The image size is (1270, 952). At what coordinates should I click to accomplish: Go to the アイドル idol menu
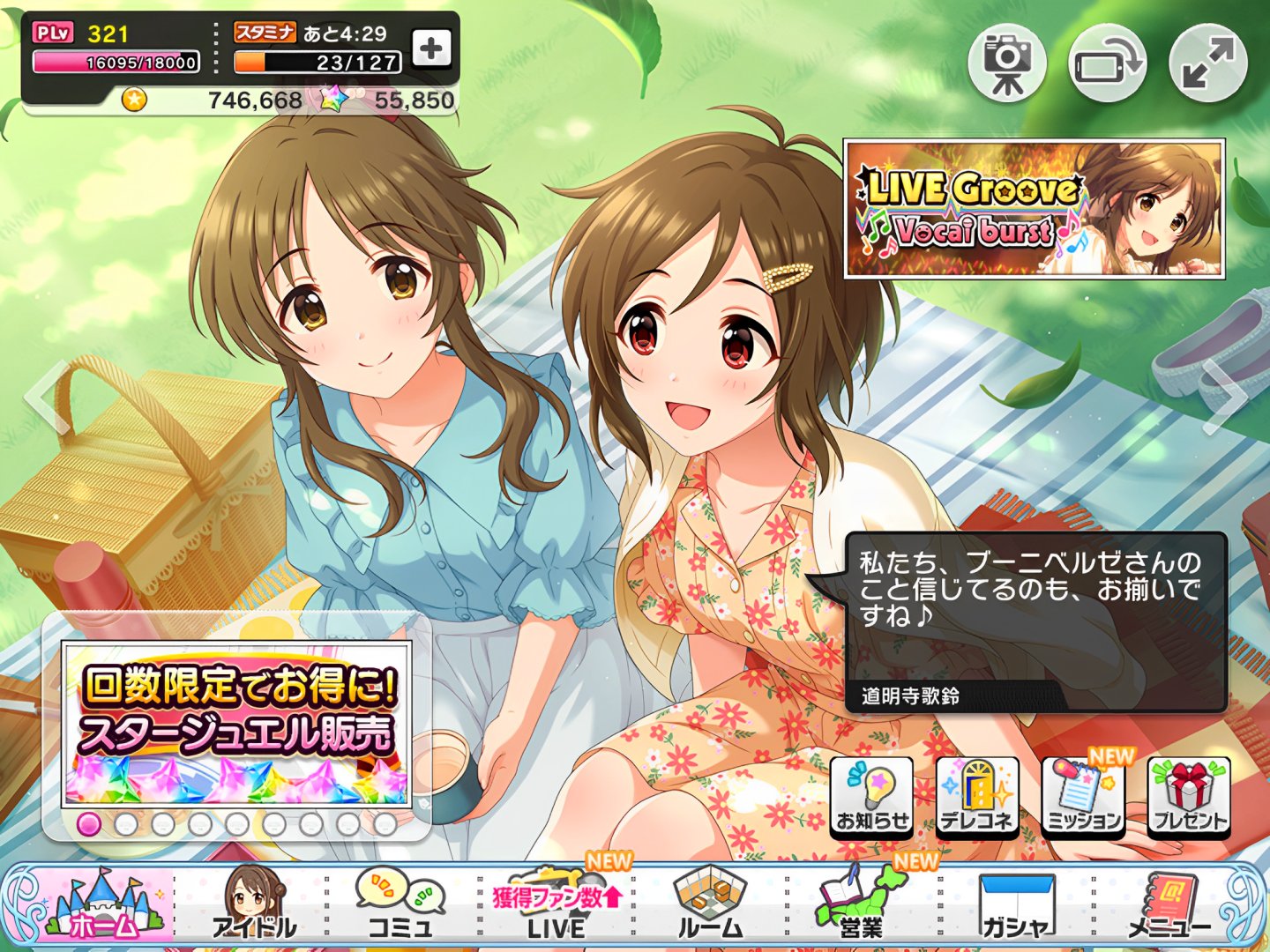pyautogui.click(x=253, y=905)
